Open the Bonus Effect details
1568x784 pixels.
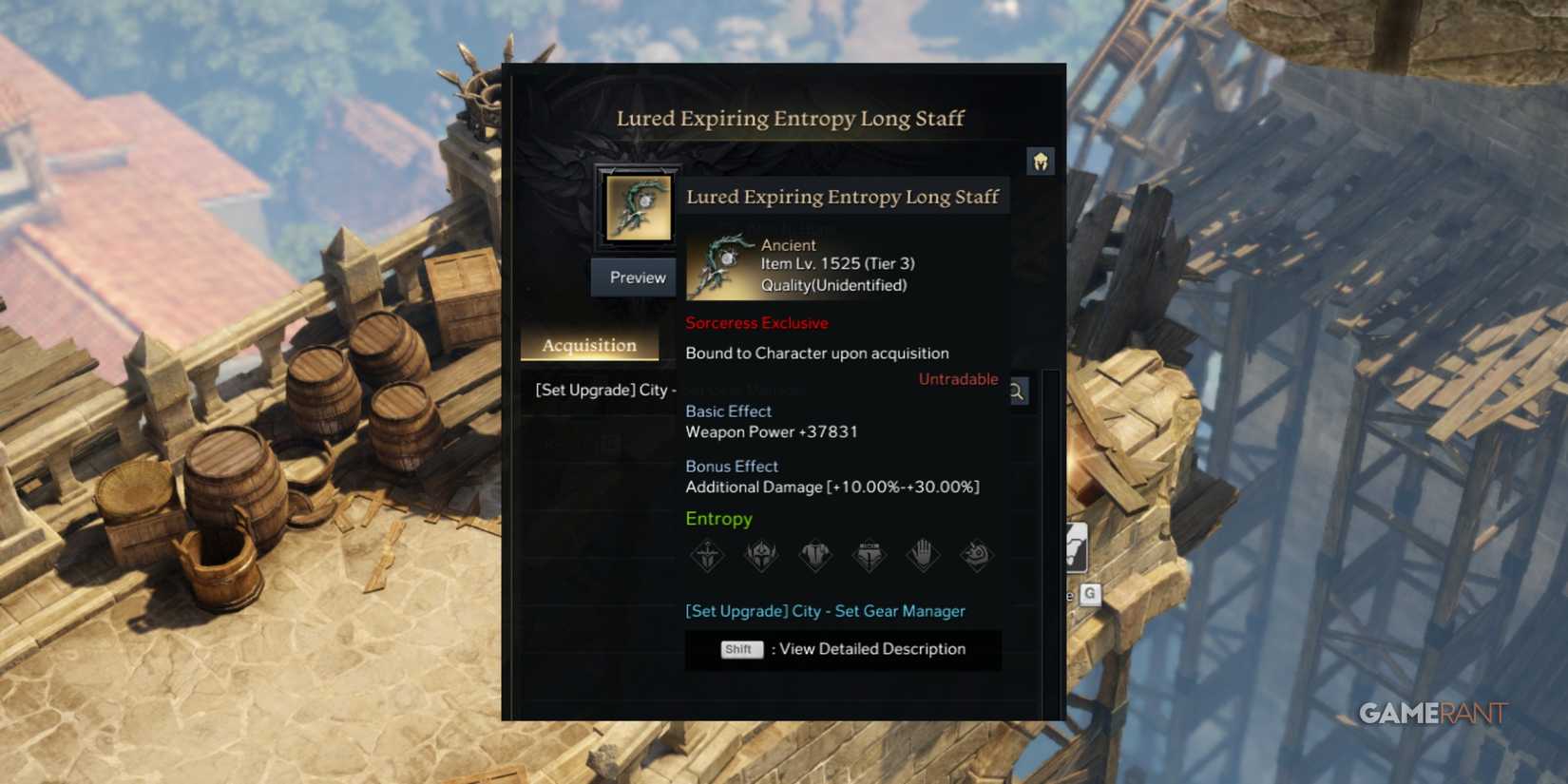[x=732, y=467]
